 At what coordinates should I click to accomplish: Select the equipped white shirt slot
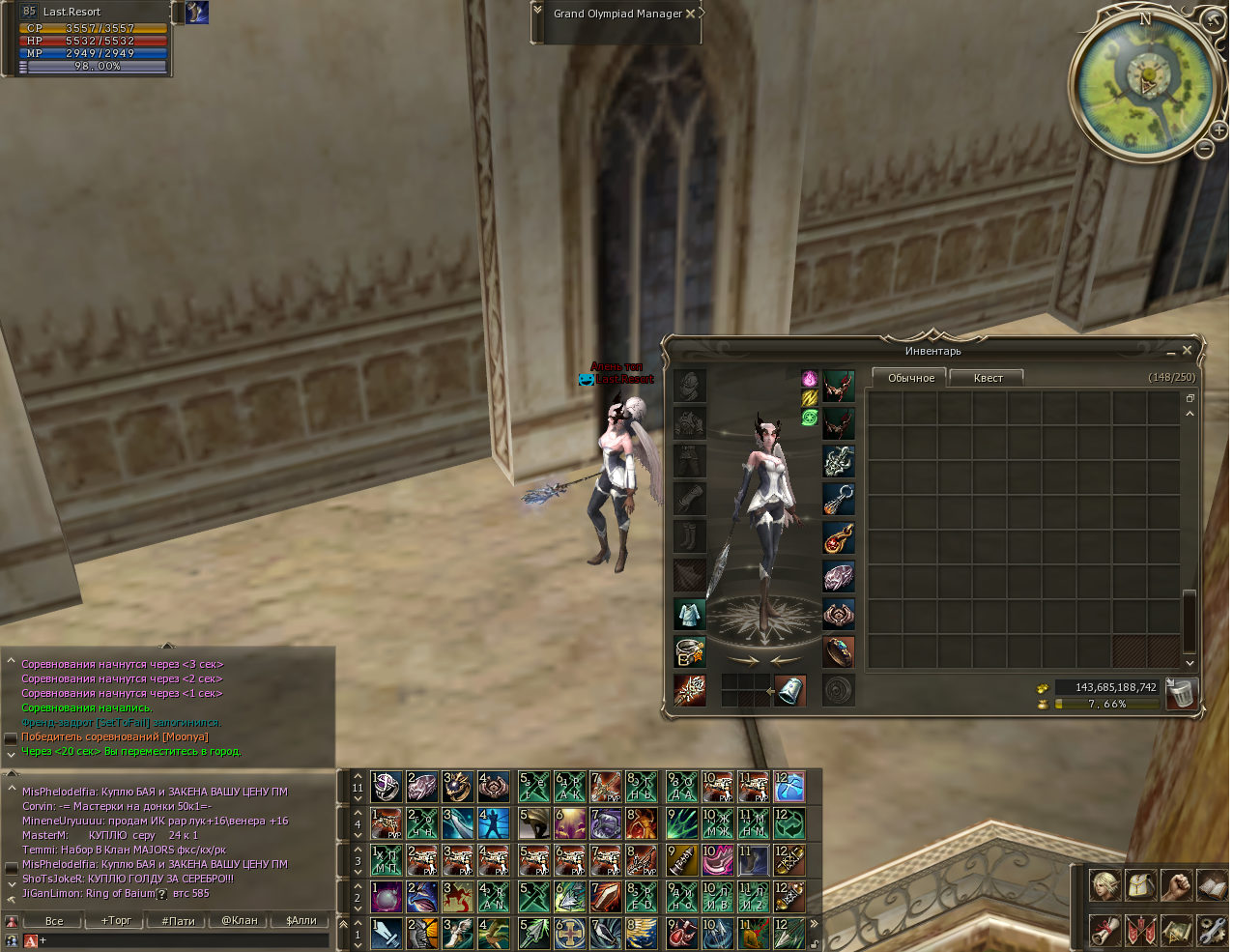(690, 614)
